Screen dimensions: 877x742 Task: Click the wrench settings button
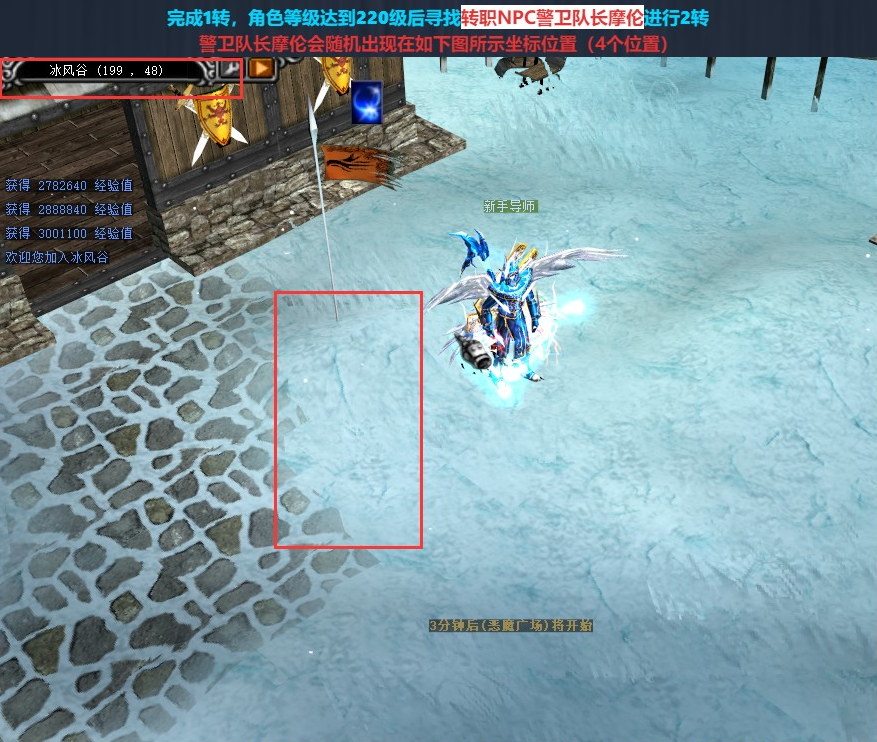229,69
